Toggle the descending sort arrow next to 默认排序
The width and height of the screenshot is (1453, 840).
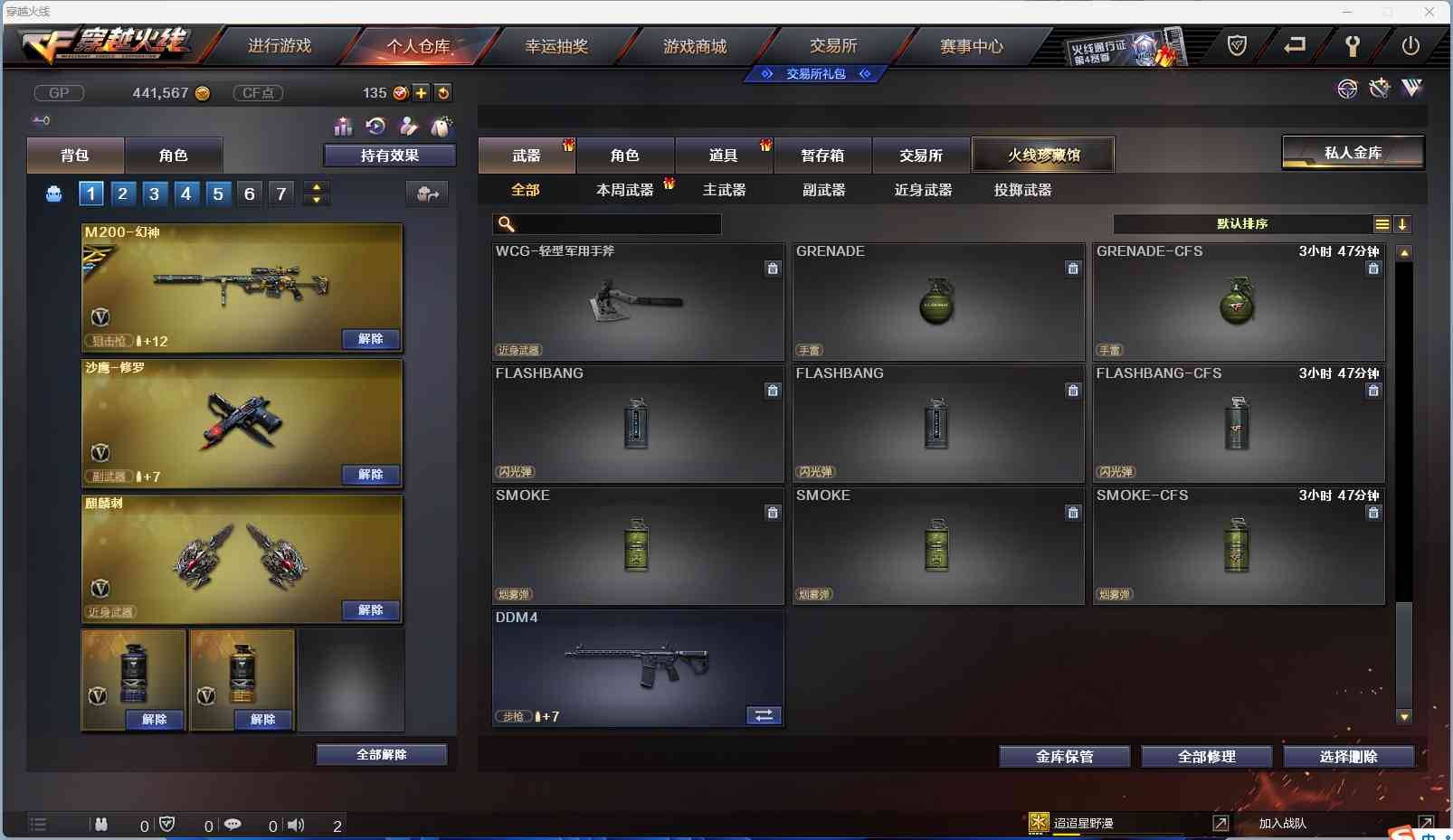click(x=1404, y=224)
